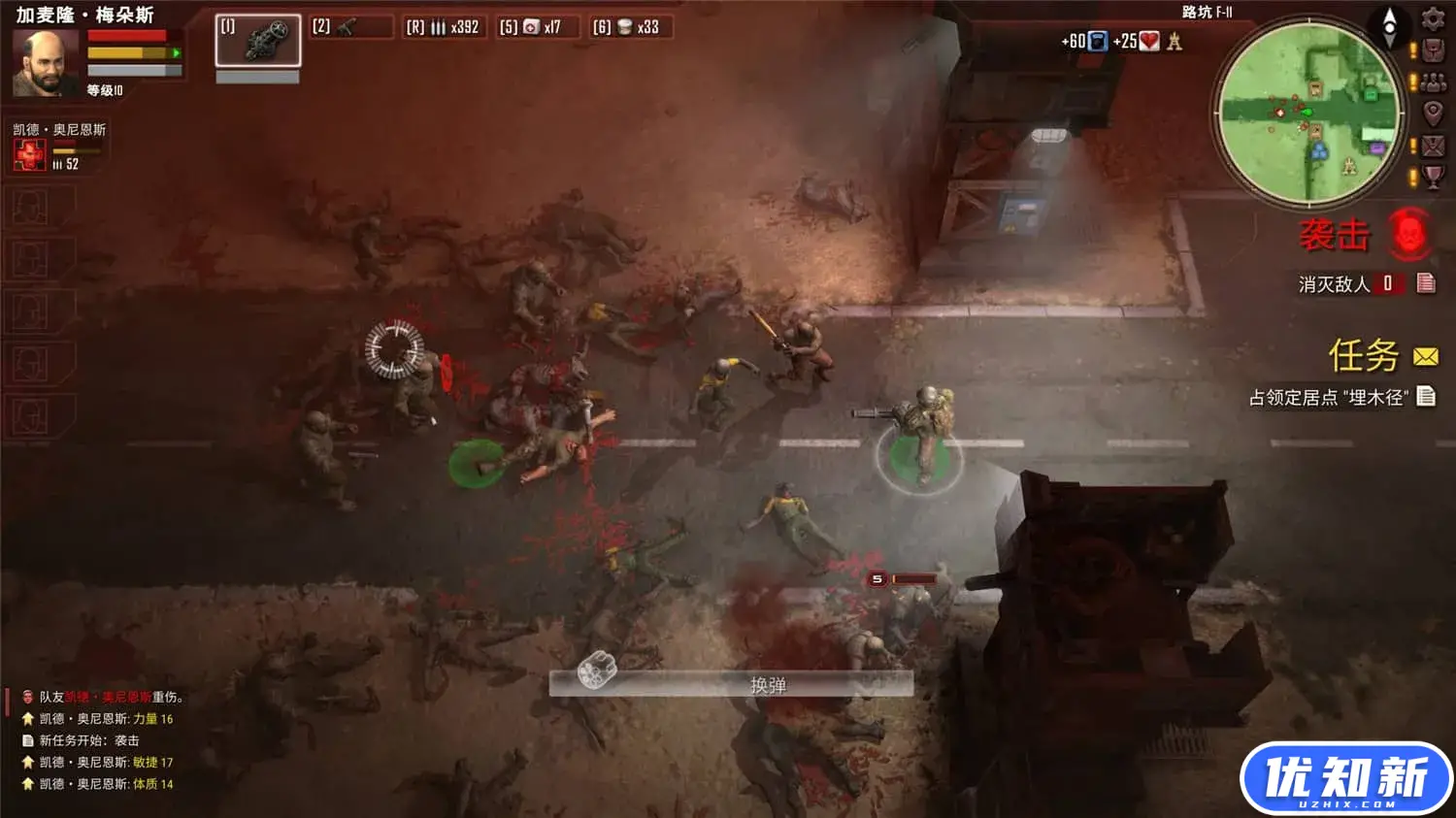Viewport: 1456px width, 818px height.
Task: Open the mission envelope icon
Action: (1426, 357)
